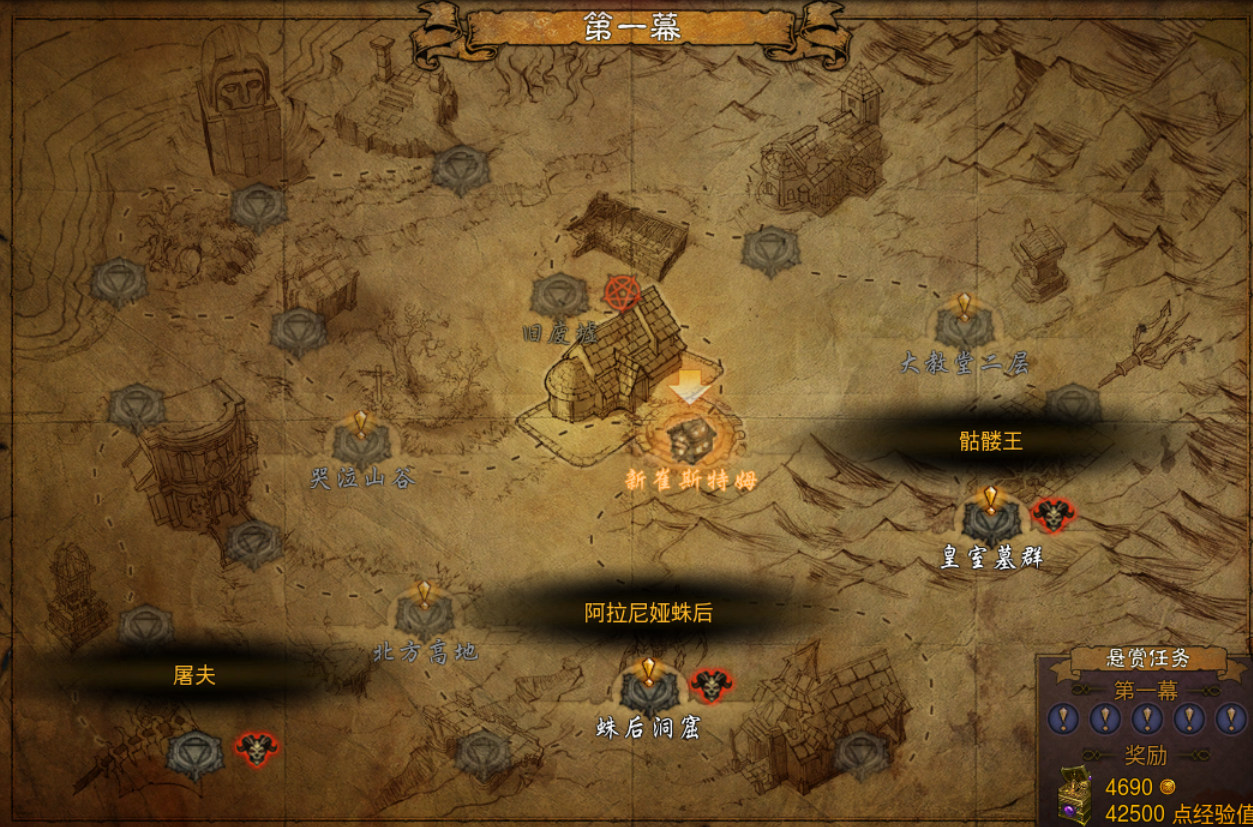The height and width of the screenshot is (827, 1253).
Task: Open the bounty reward treasure chest
Action: [1076, 797]
